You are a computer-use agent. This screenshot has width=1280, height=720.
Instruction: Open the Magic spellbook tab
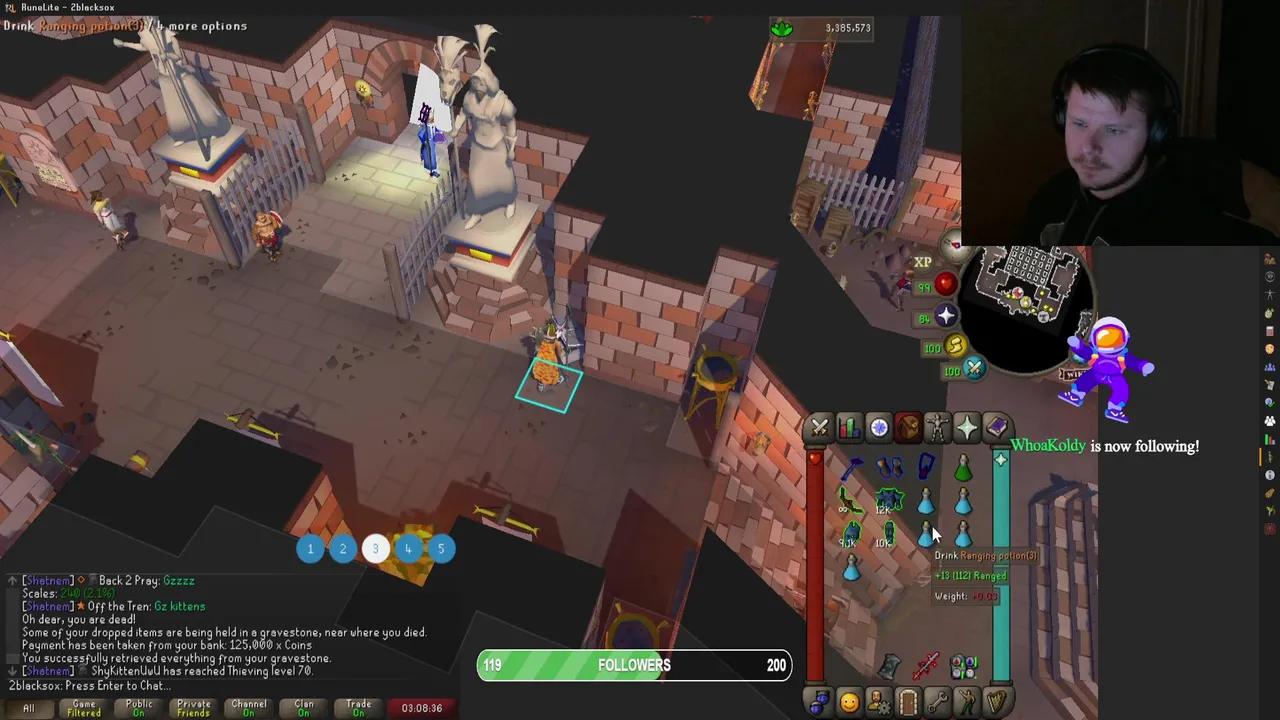(996, 428)
